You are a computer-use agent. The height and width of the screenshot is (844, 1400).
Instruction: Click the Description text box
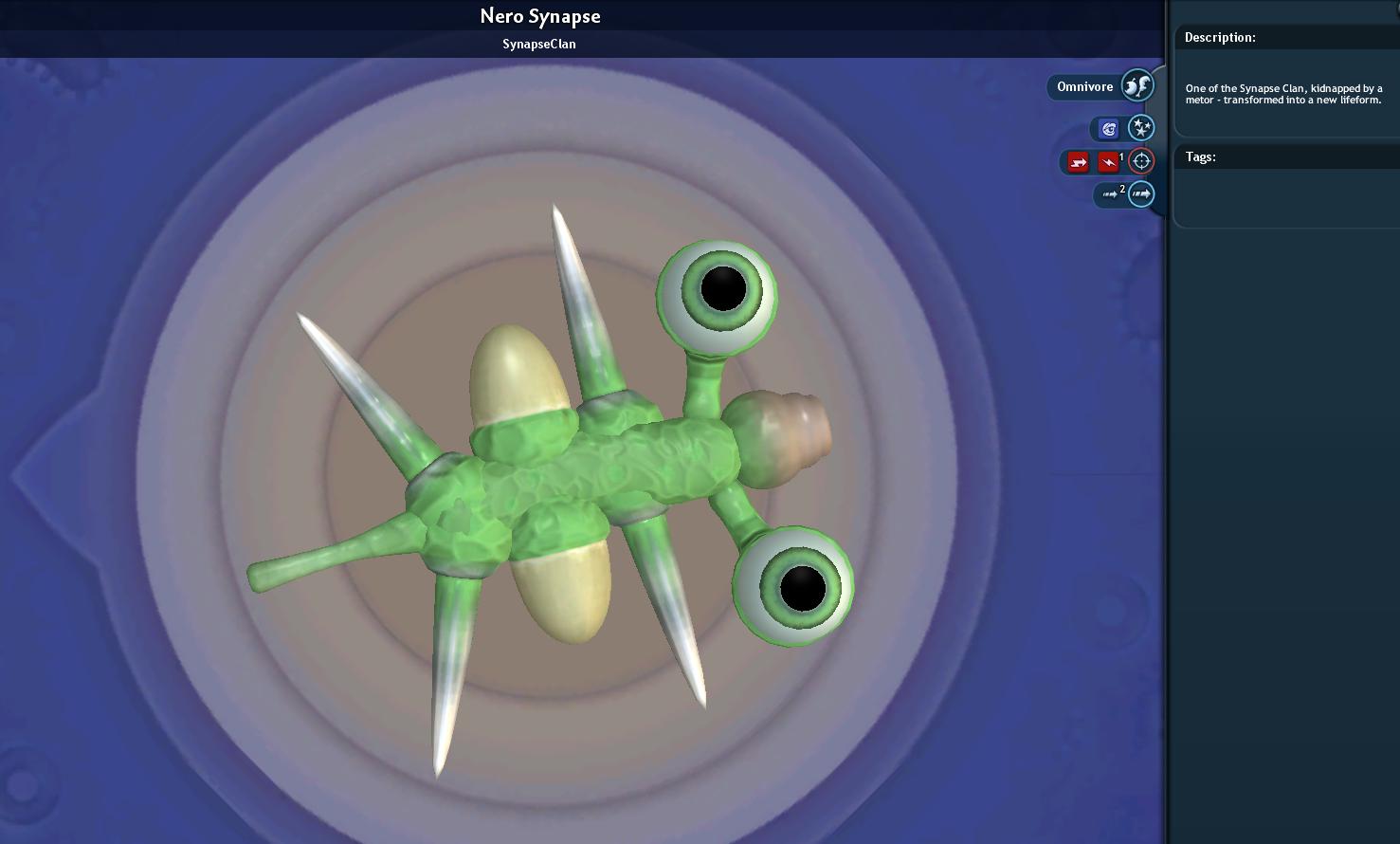1285,94
